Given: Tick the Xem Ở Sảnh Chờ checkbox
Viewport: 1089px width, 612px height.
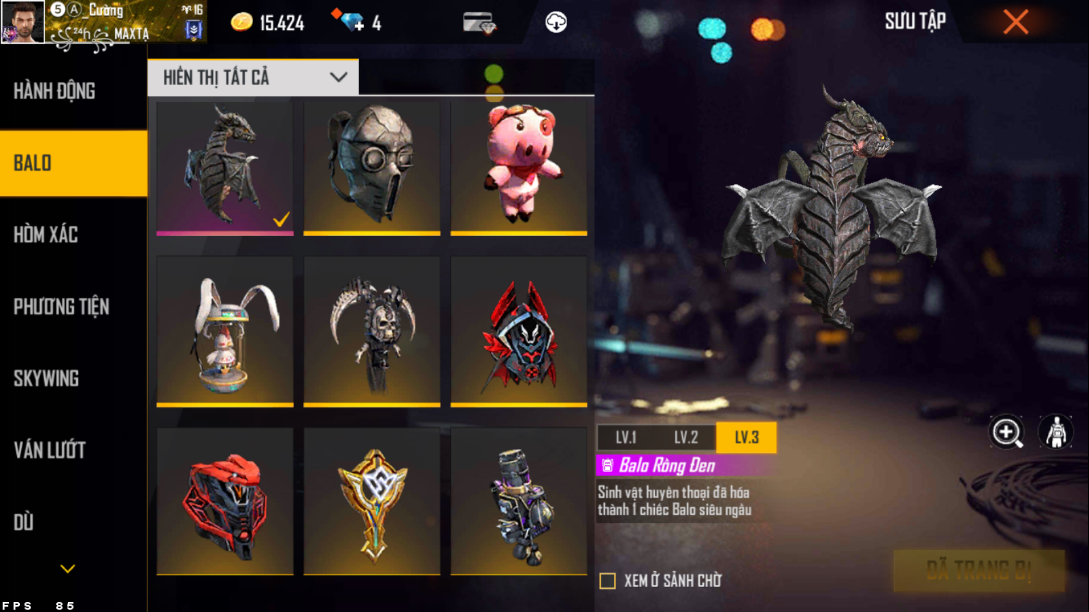Looking at the screenshot, I should pyautogui.click(x=607, y=581).
